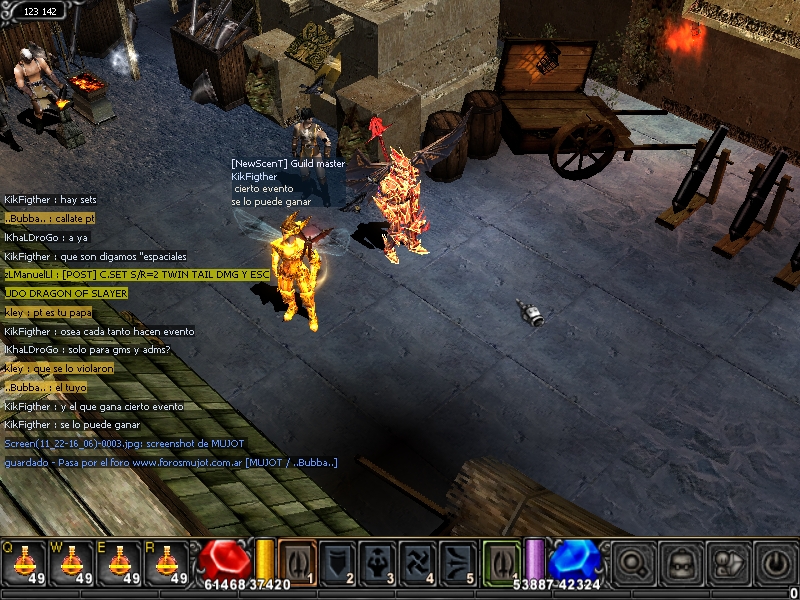
Task: Use the potion in the R slot
Action: (168, 562)
